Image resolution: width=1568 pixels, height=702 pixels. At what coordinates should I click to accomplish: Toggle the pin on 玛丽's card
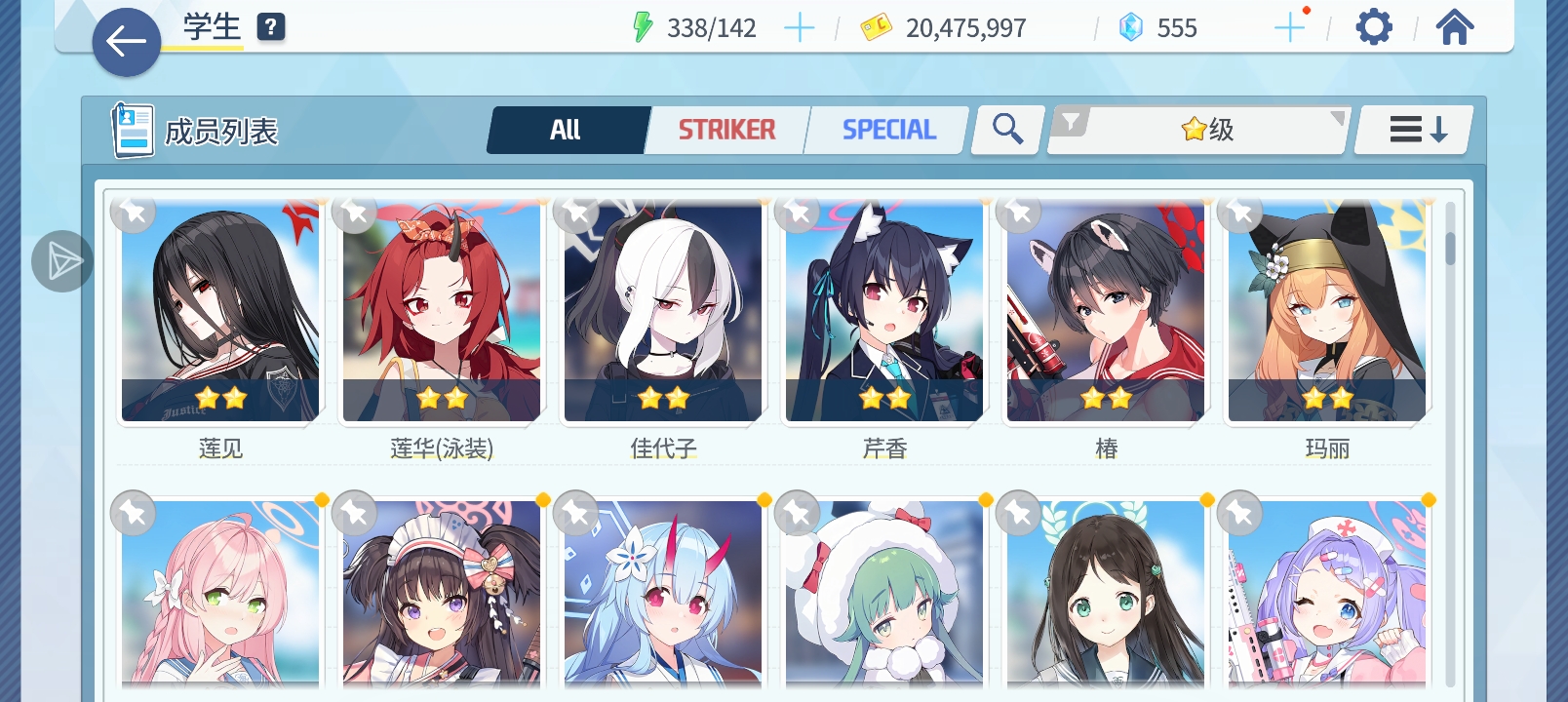(1241, 212)
